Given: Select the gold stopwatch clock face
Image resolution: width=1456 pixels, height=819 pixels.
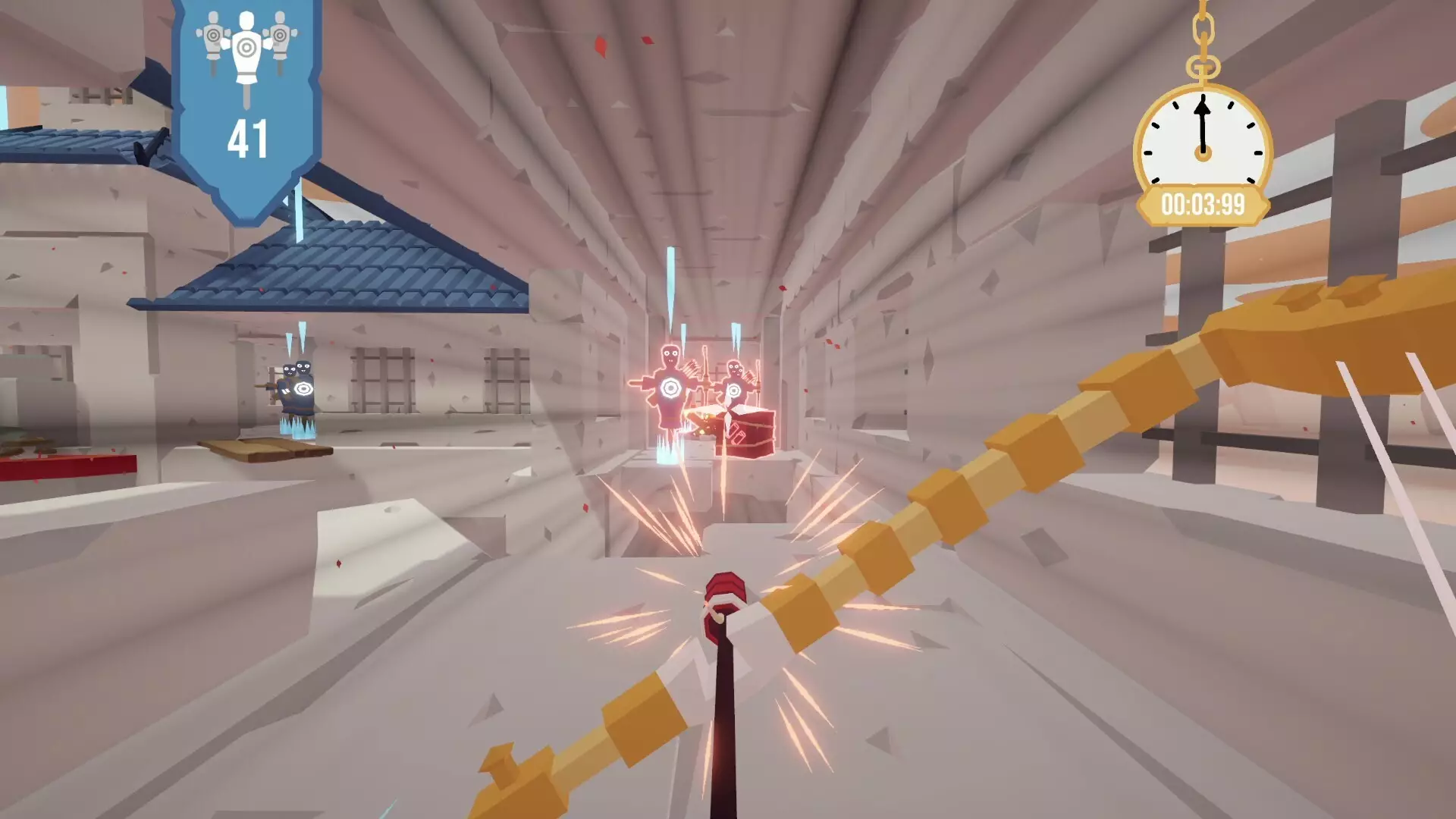Looking at the screenshot, I should pos(1203,136).
